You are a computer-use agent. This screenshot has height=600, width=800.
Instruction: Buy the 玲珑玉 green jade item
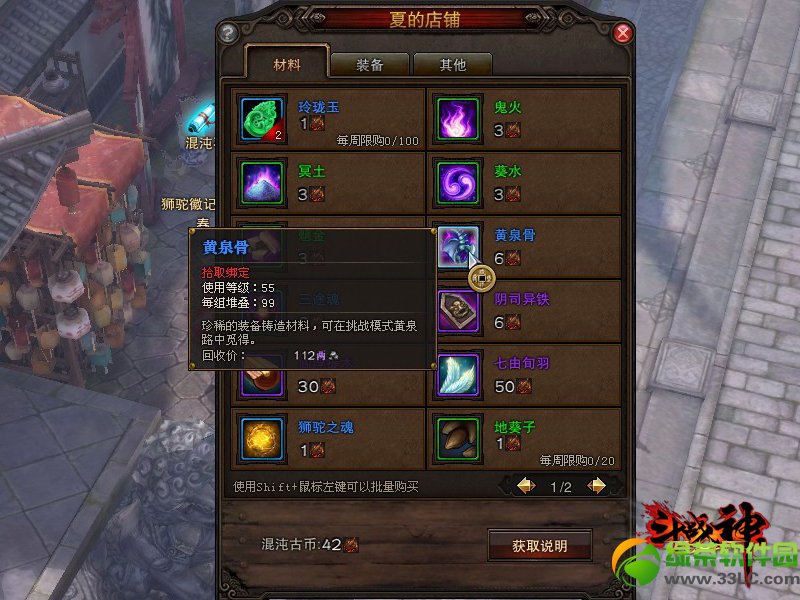click(263, 118)
